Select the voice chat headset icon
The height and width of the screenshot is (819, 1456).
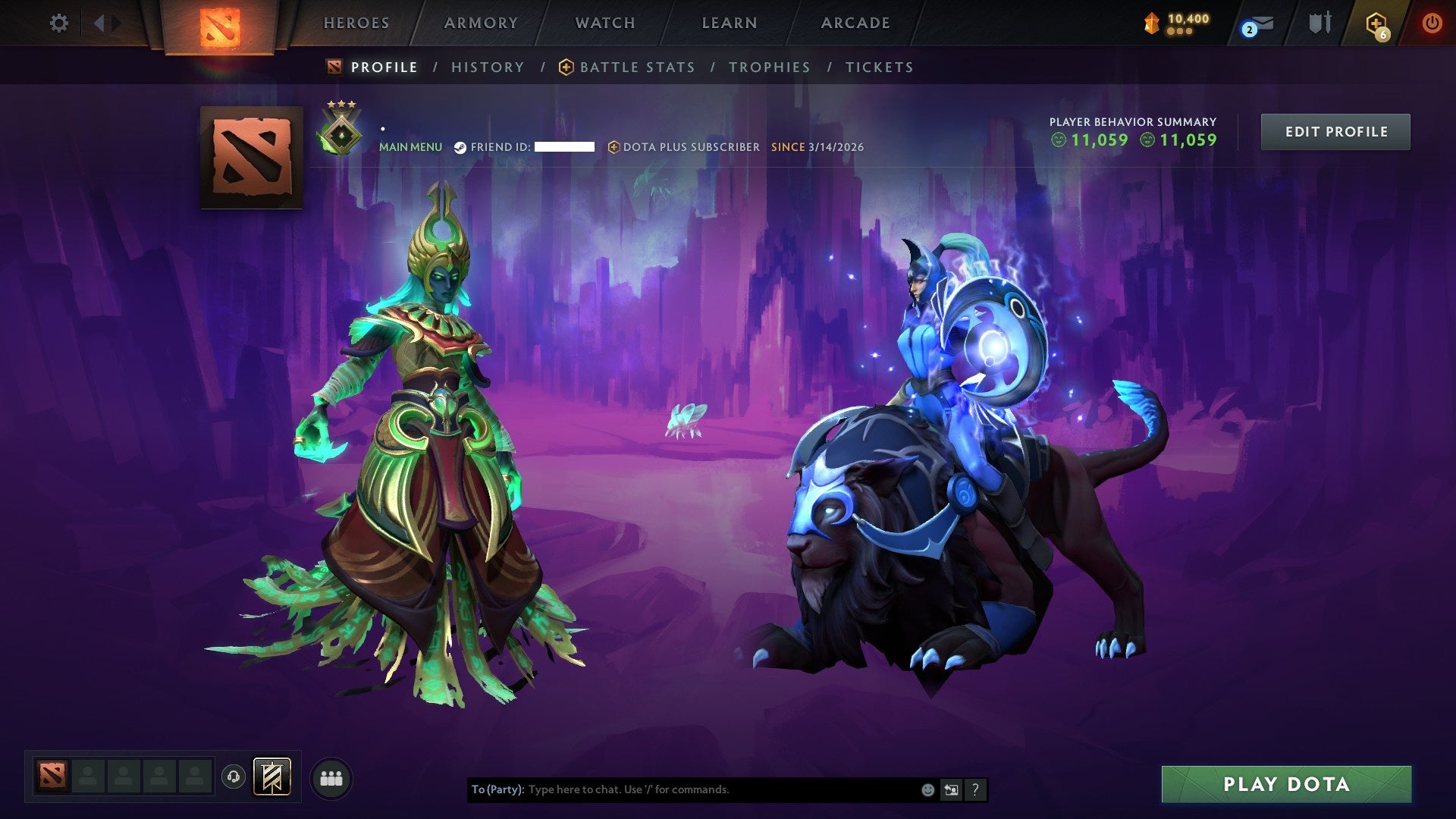pyautogui.click(x=233, y=777)
